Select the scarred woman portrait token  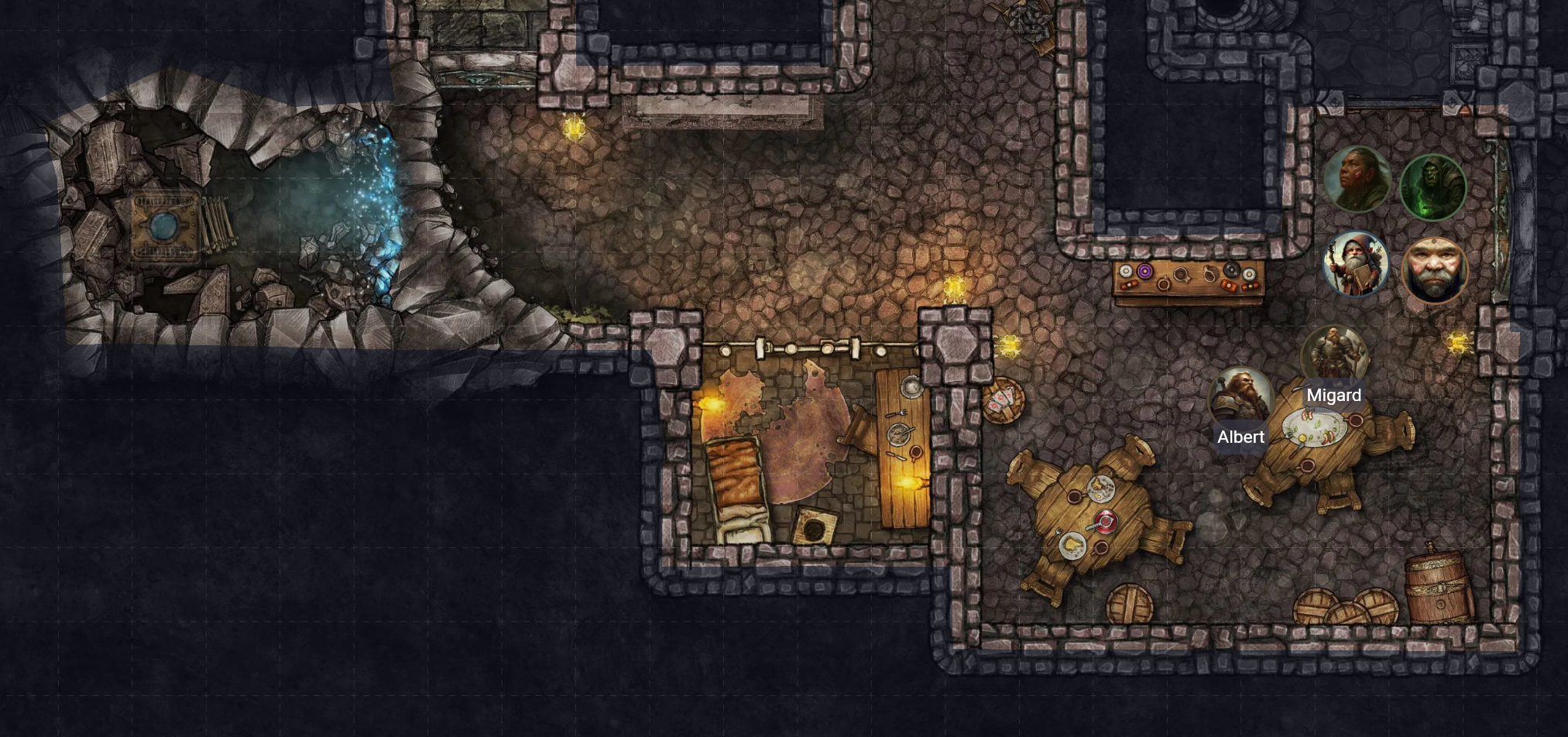(1357, 179)
